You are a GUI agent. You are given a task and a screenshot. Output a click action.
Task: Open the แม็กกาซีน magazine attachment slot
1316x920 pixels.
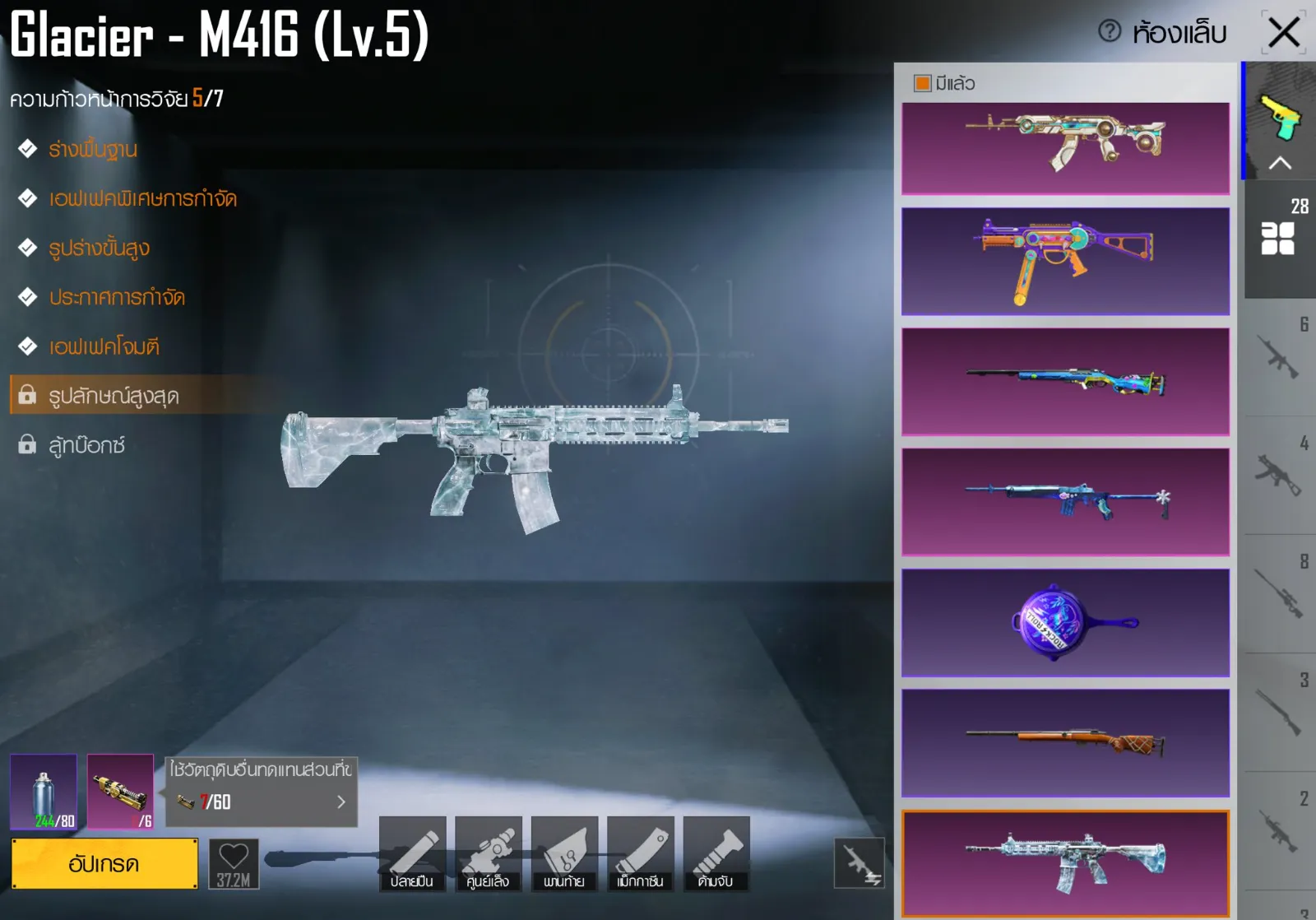click(640, 854)
